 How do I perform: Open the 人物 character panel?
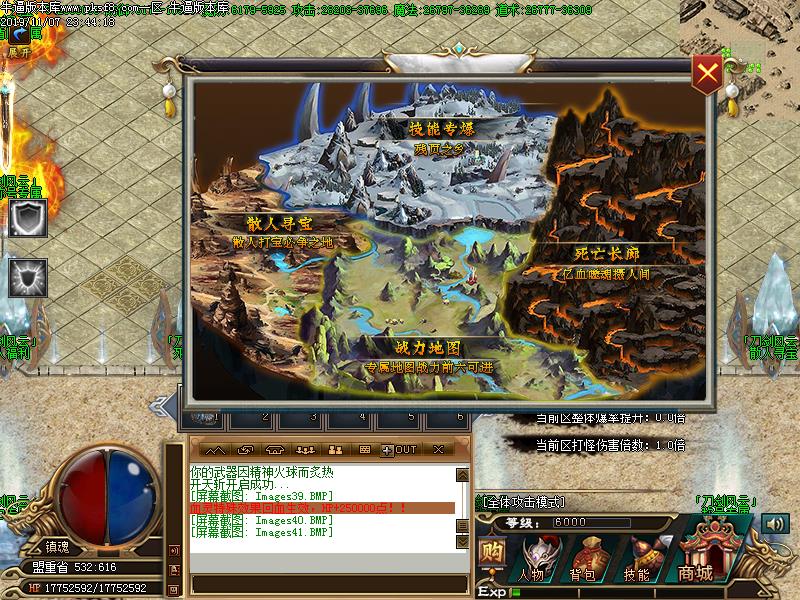point(532,558)
